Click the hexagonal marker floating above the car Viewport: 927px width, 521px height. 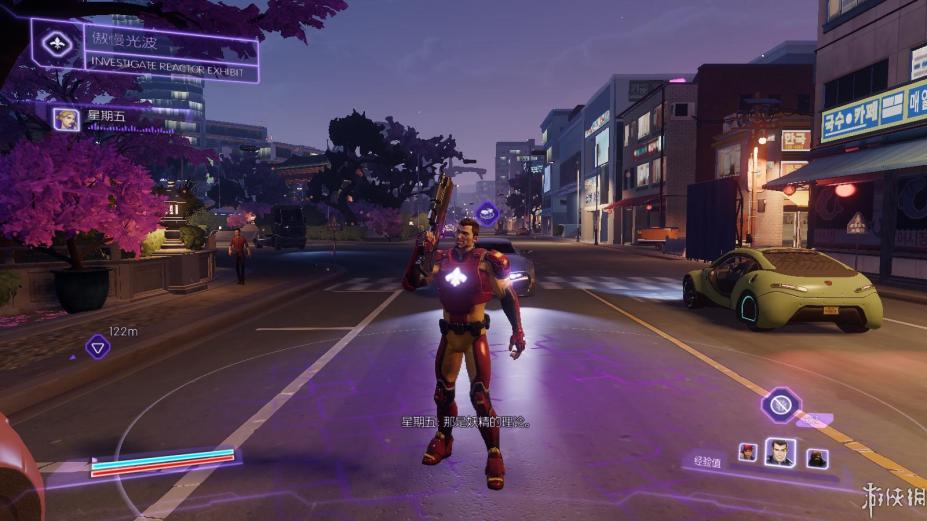pos(487,213)
